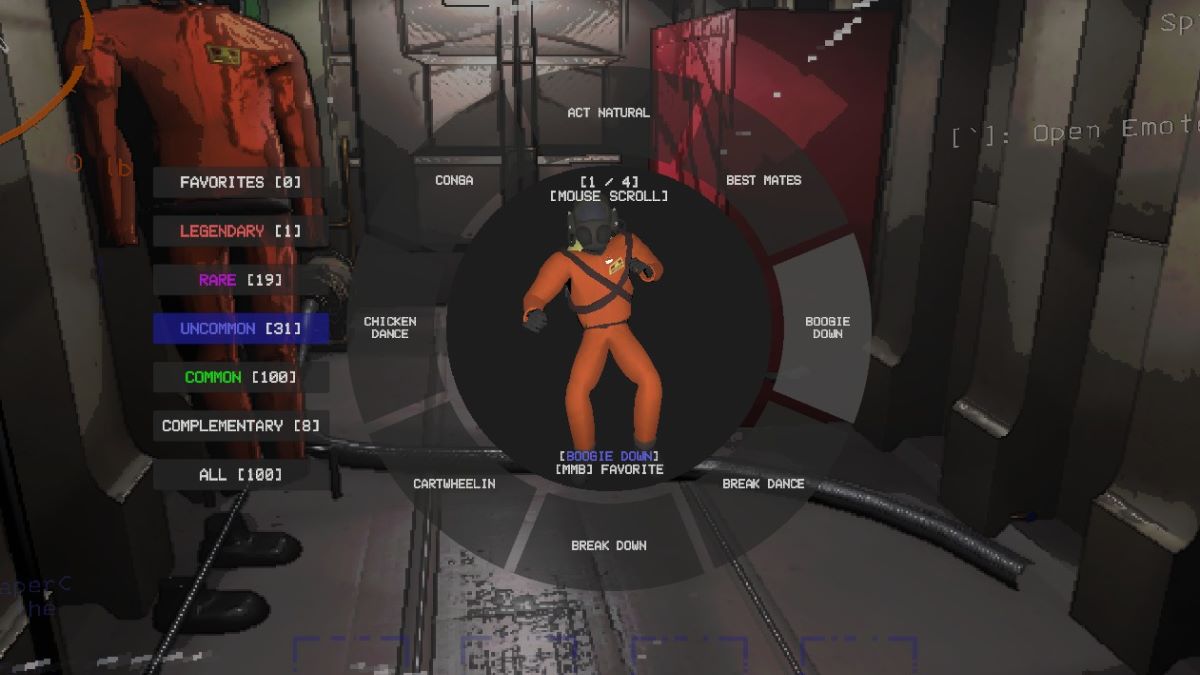
Task: Select the Conga emote
Action: pyautogui.click(x=454, y=180)
